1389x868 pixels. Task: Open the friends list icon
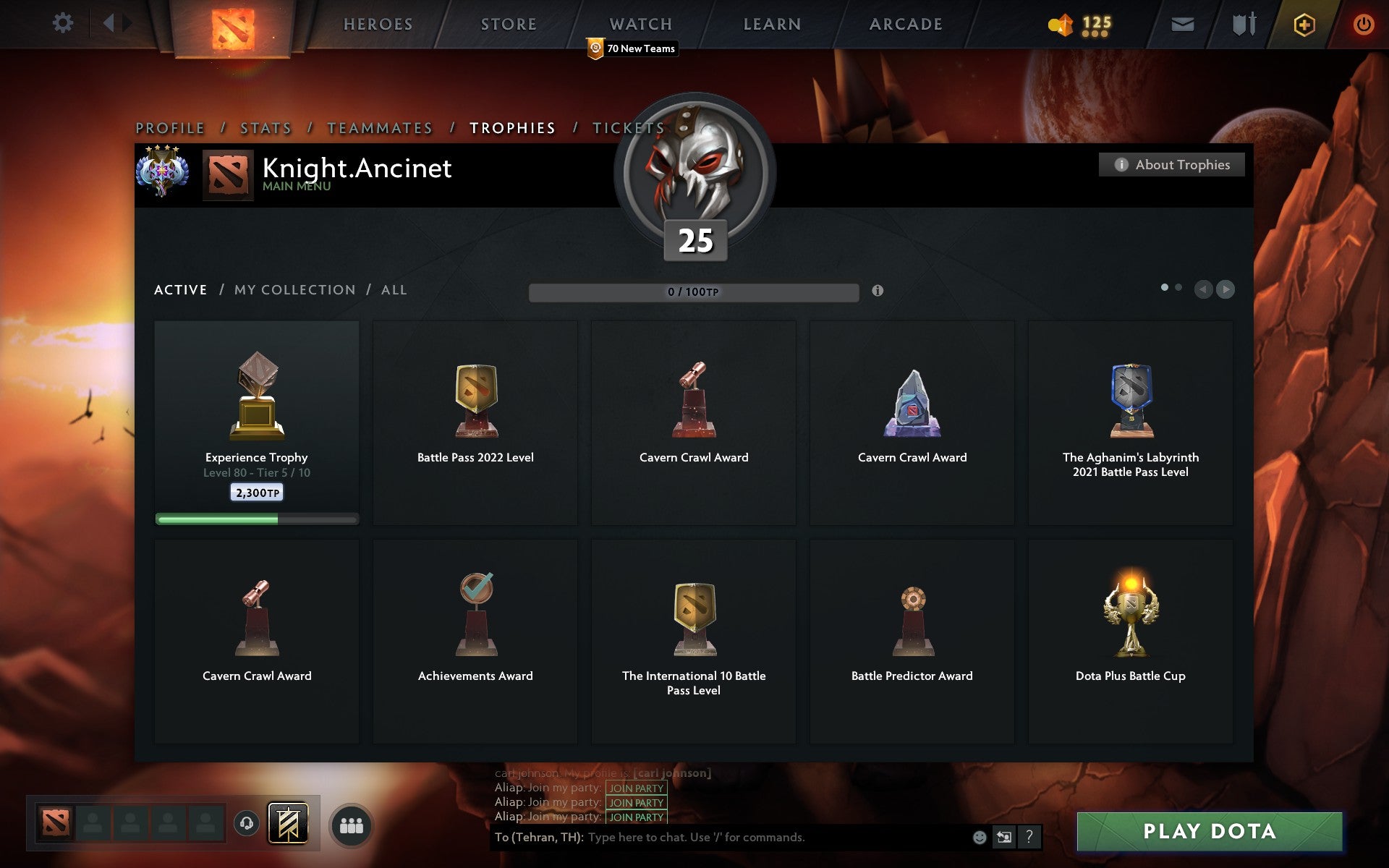[x=352, y=823]
